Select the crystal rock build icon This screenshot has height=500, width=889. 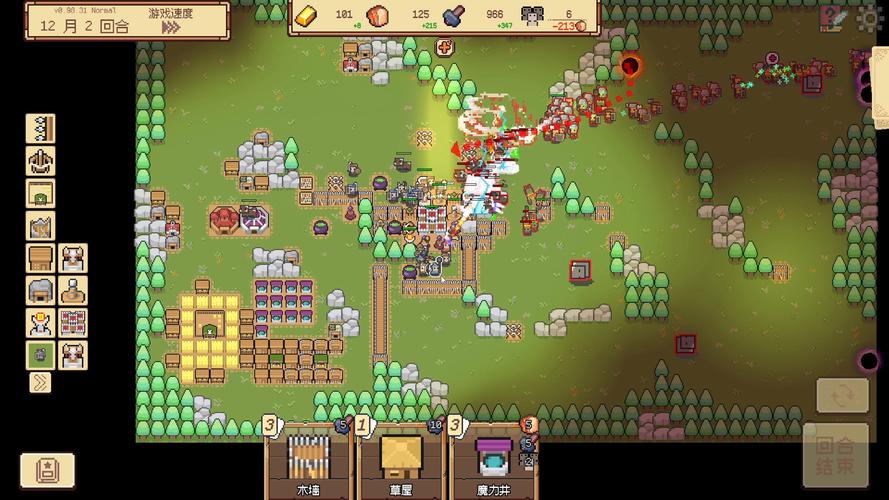(x=41, y=226)
